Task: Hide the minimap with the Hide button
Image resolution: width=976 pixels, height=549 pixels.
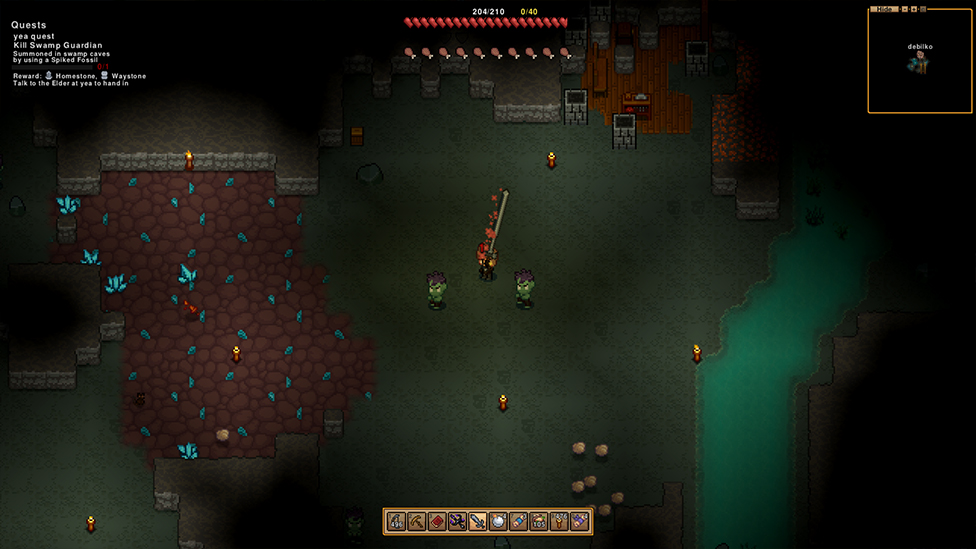Action: click(882, 9)
